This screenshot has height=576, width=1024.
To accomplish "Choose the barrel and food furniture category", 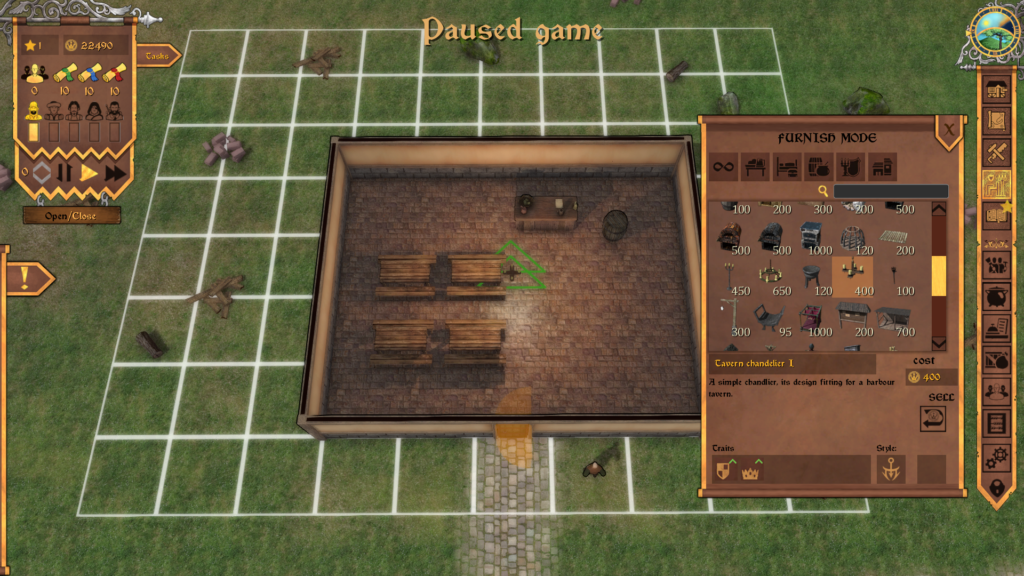I will click(x=819, y=167).
